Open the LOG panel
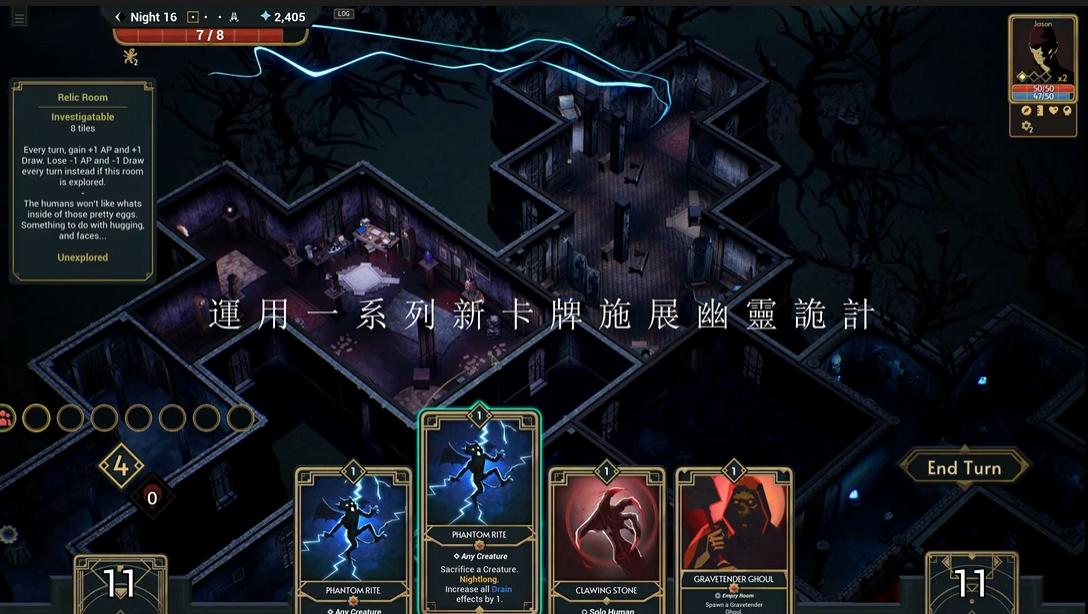 tap(344, 14)
